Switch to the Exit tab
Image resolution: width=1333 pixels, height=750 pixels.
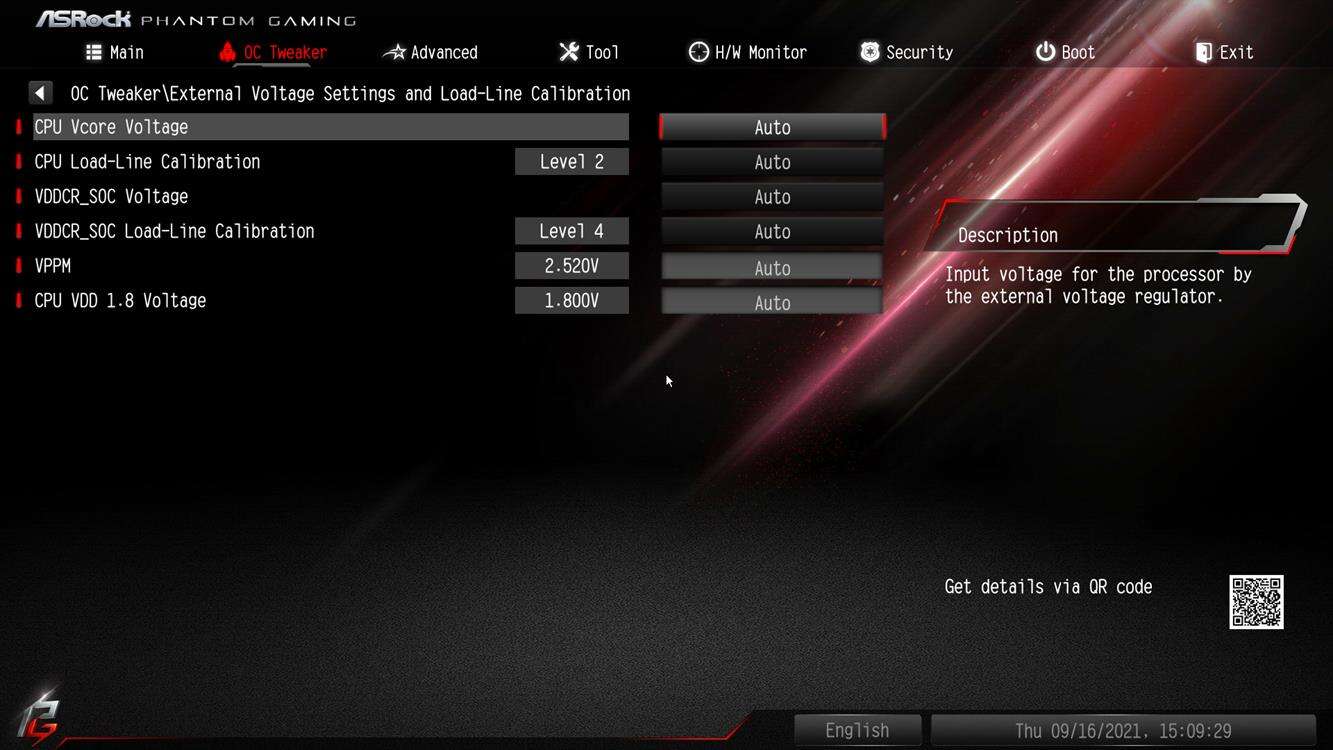pos(1224,52)
